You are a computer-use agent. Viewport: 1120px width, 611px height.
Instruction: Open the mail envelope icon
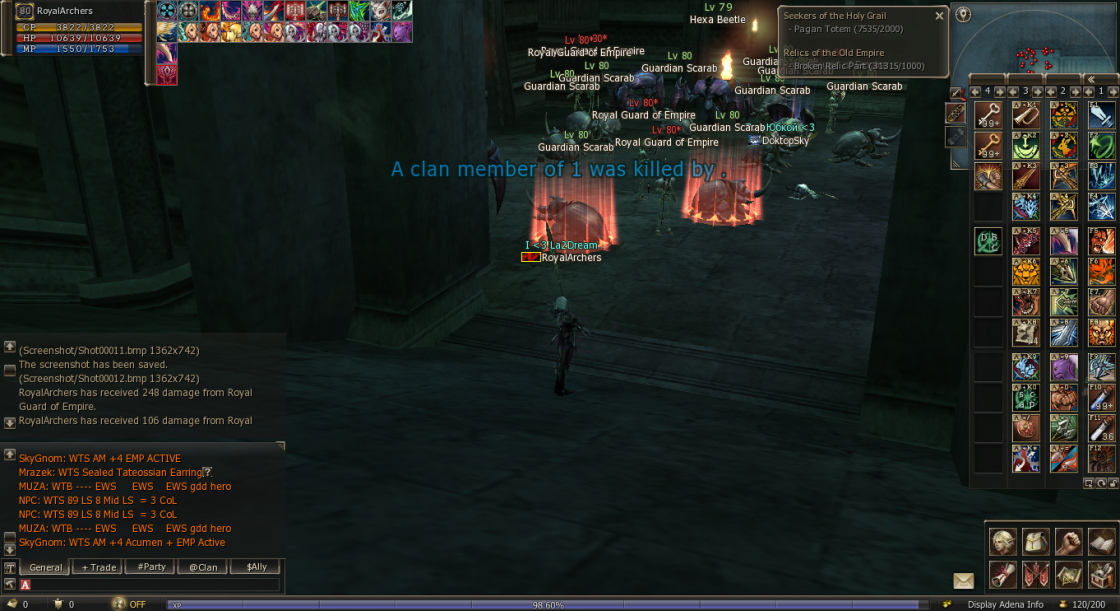(x=963, y=580)
